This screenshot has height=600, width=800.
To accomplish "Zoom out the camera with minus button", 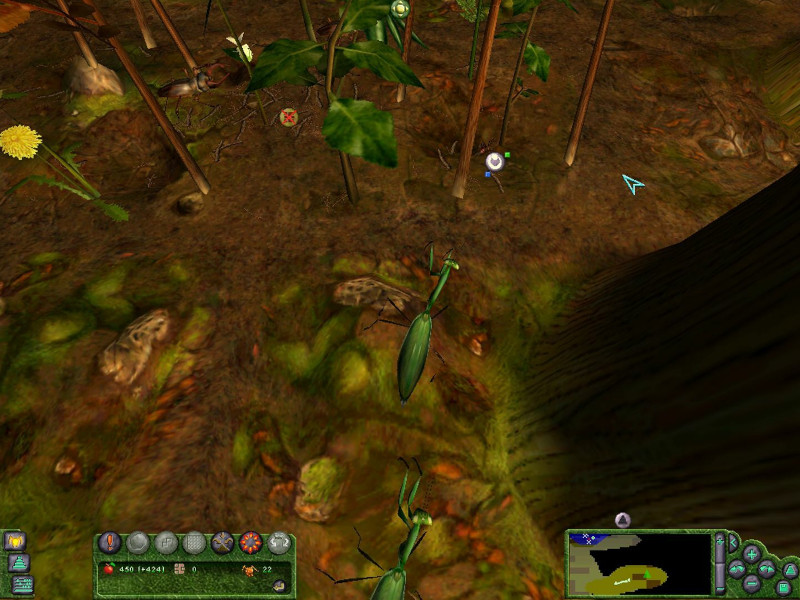I will [751, 585].
